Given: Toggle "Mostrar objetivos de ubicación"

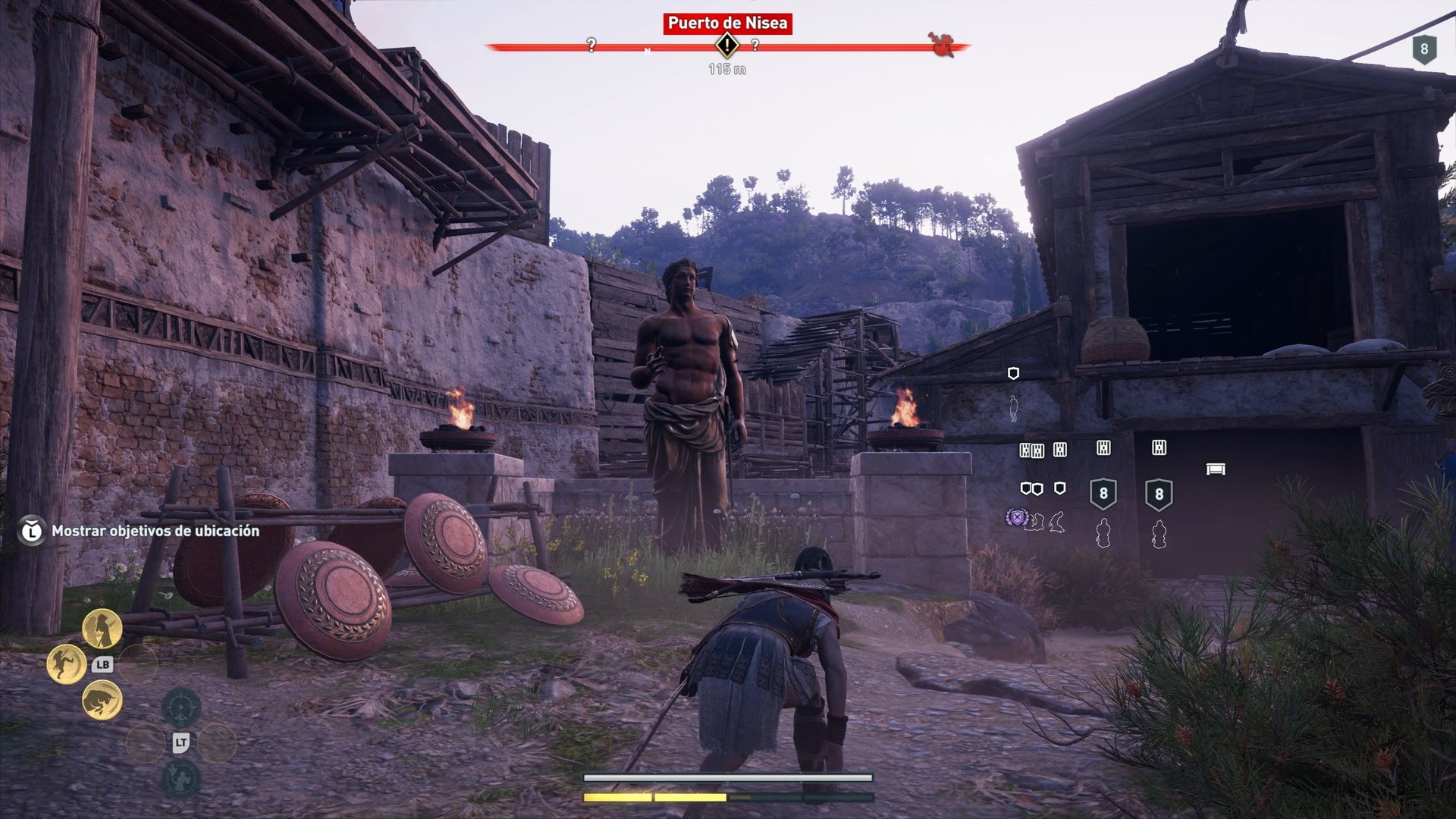Looking at the screenshot, I should 152,532.
